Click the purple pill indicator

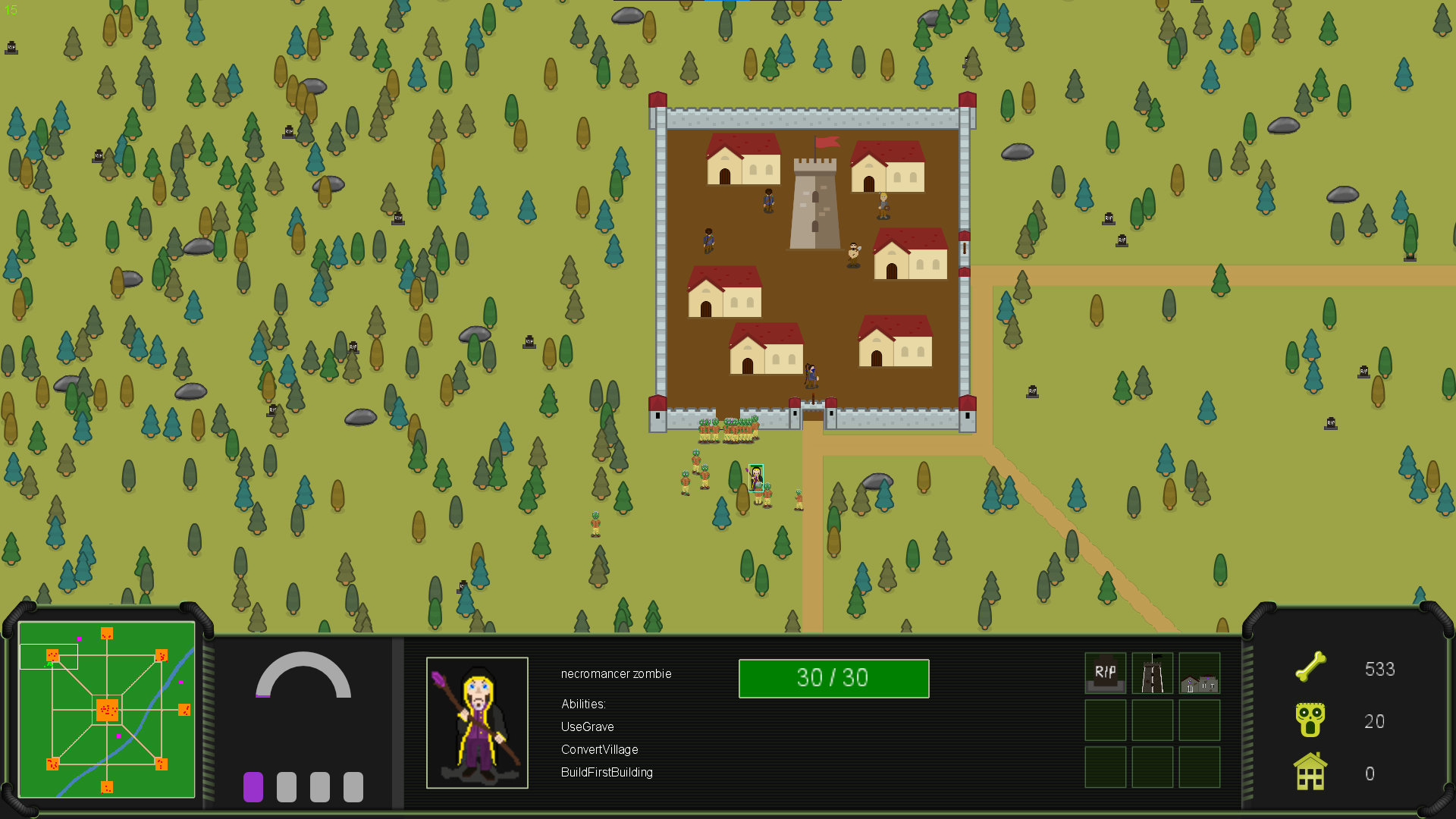[253, 787]
